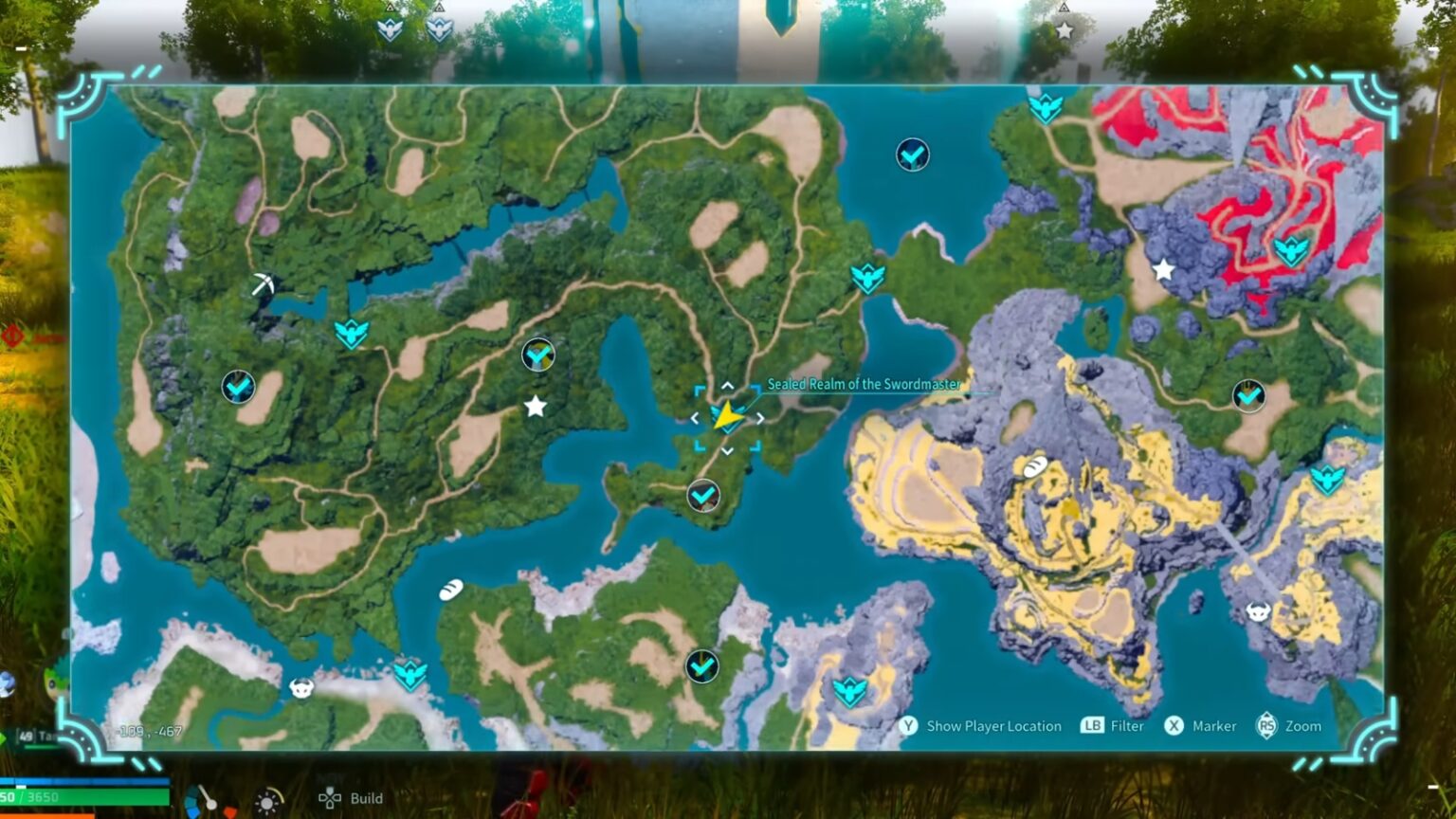Click the yellow player arrow on the map

click(725, 416)
